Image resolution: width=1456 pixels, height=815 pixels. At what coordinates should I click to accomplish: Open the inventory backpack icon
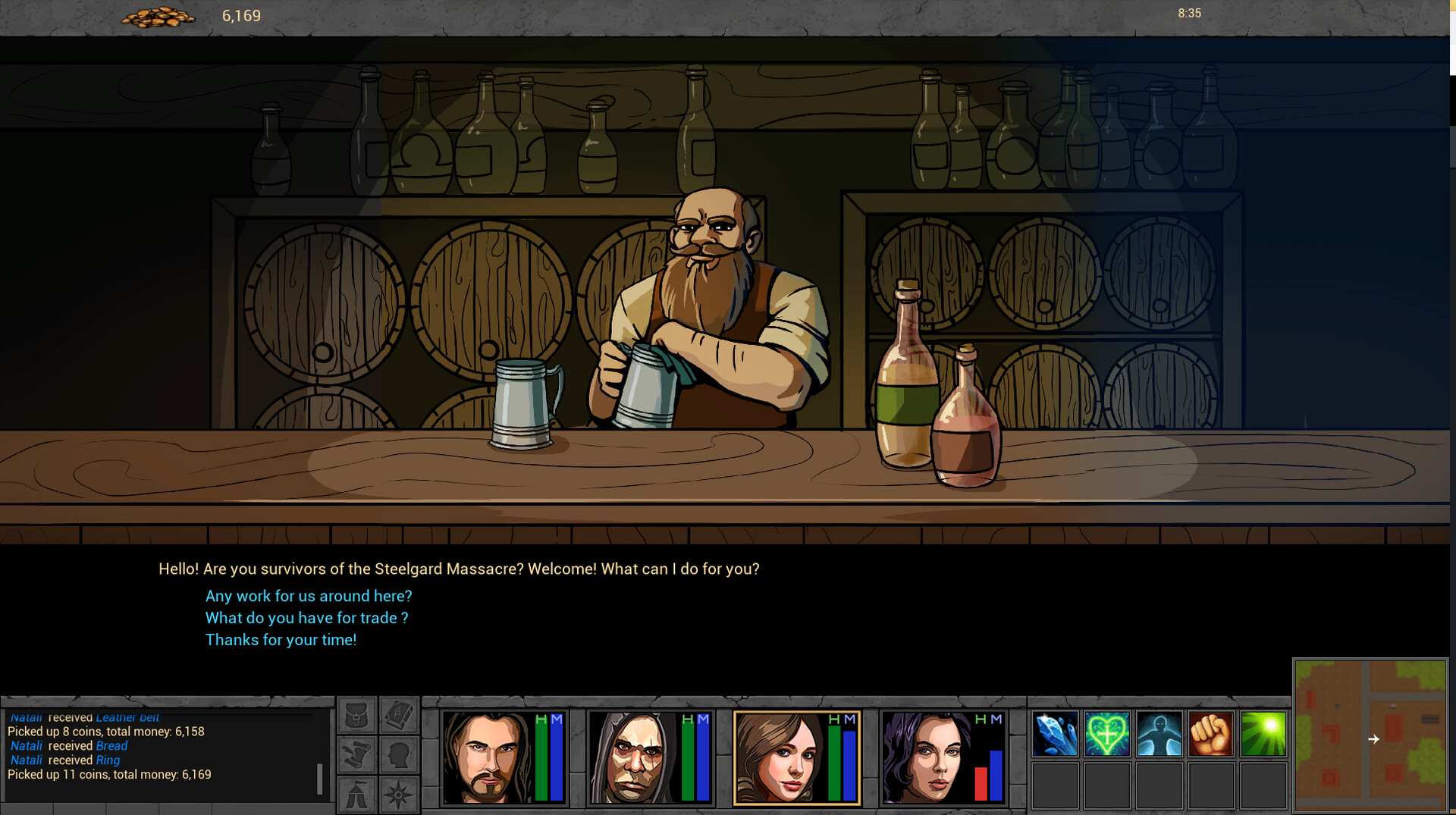coord(356,716)
